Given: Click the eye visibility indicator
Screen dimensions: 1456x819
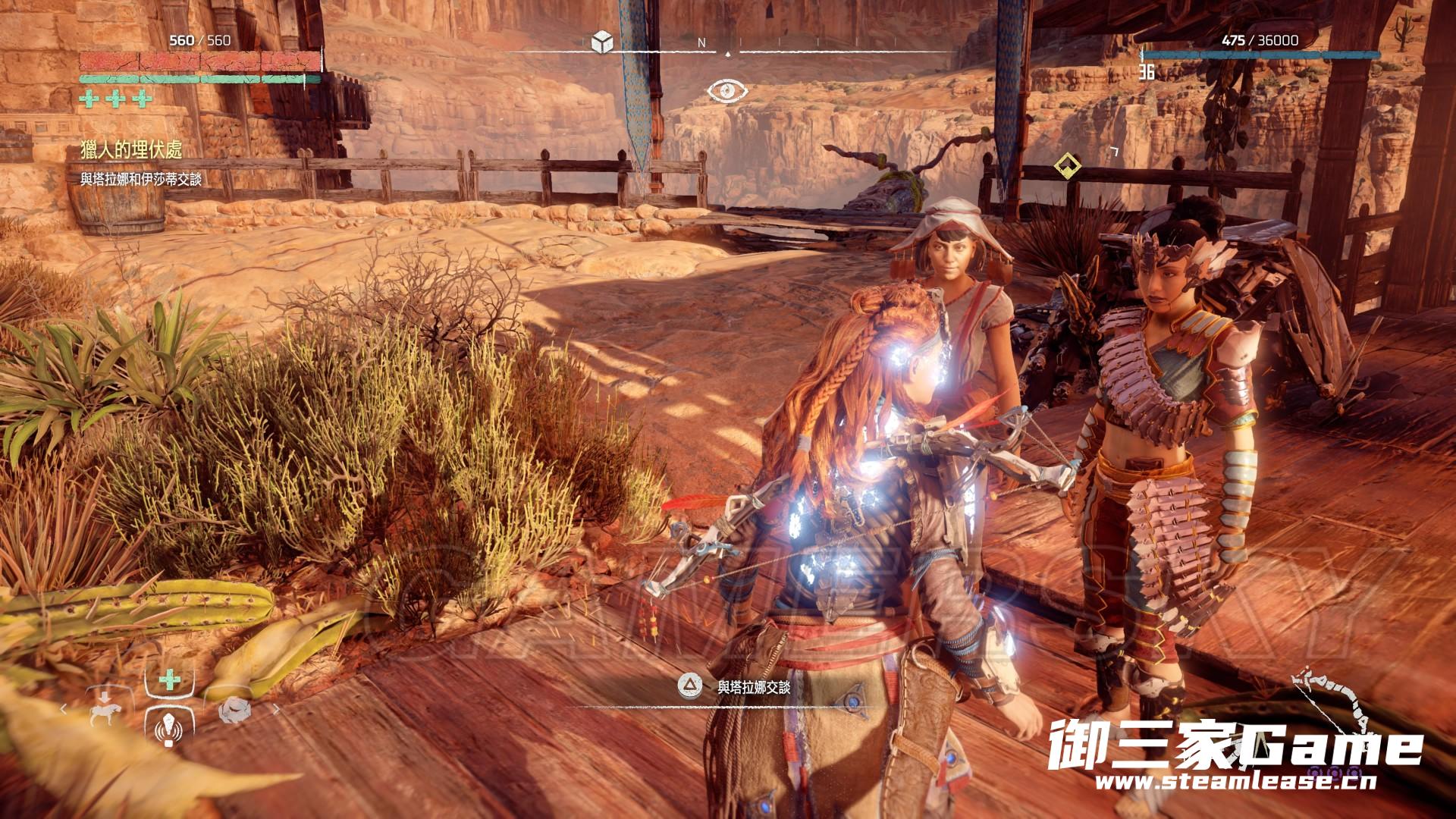Looking at the screenshot, I should (727, 92).
